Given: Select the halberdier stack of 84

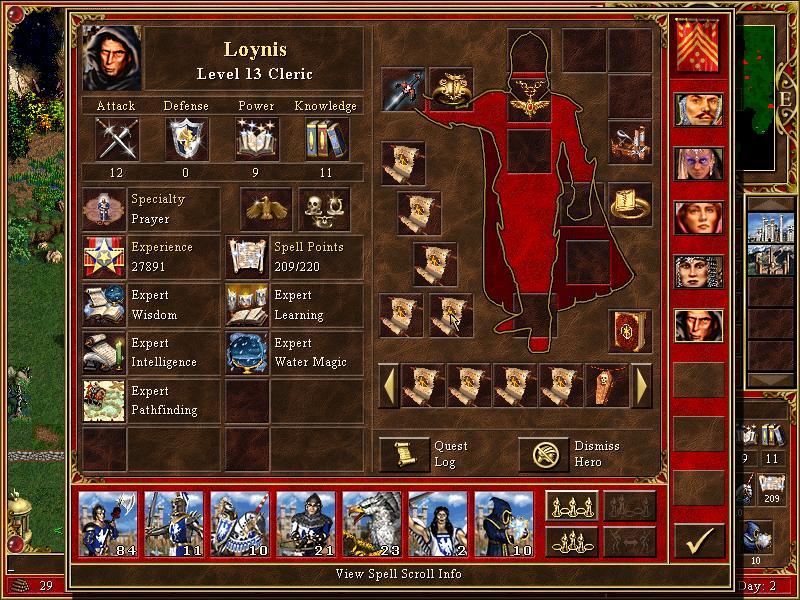Looking at the screenshot, I should pyautogui.click(x=108, y=520).
